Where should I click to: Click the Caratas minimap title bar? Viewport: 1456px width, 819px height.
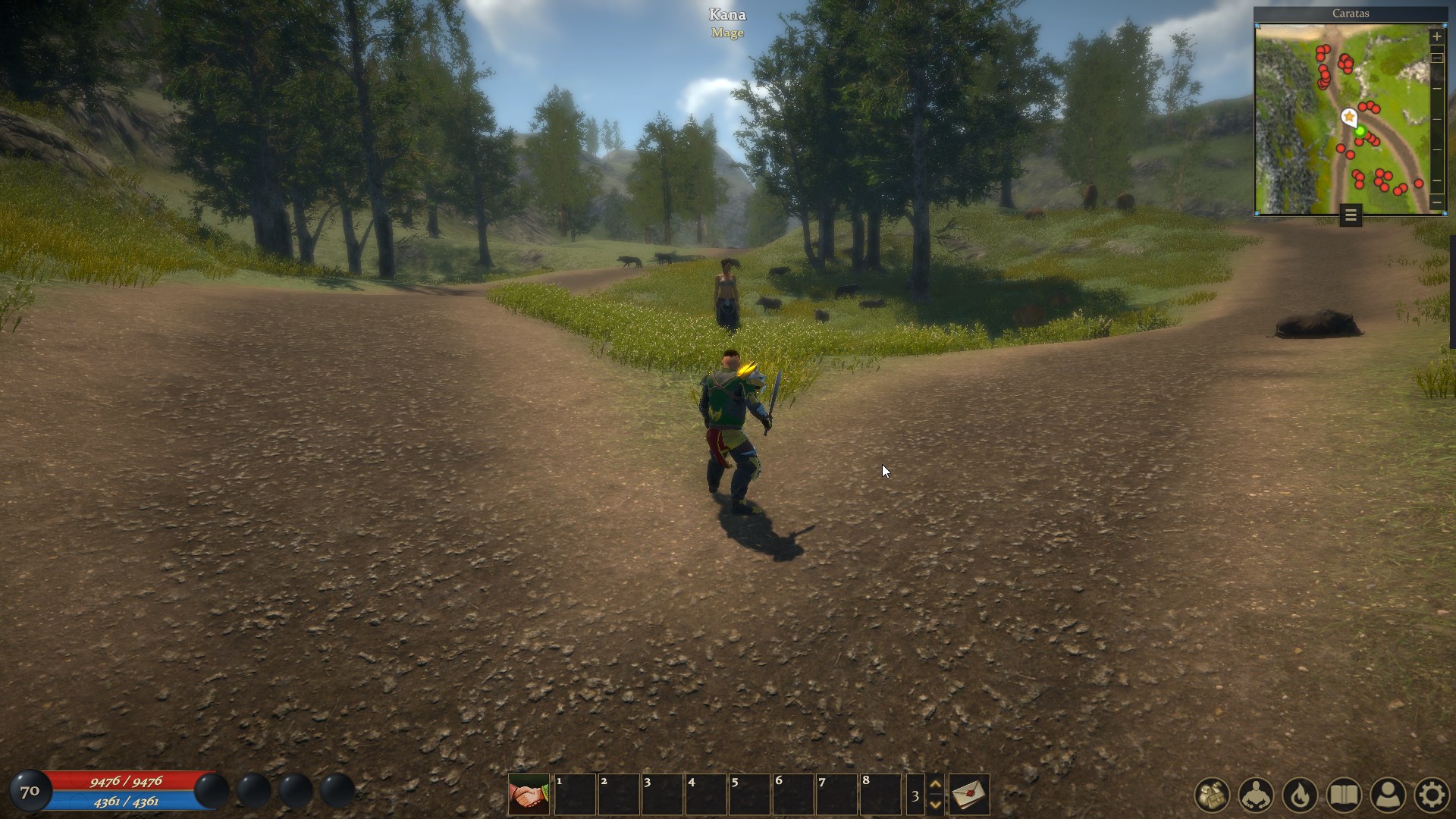point(1351,14)
